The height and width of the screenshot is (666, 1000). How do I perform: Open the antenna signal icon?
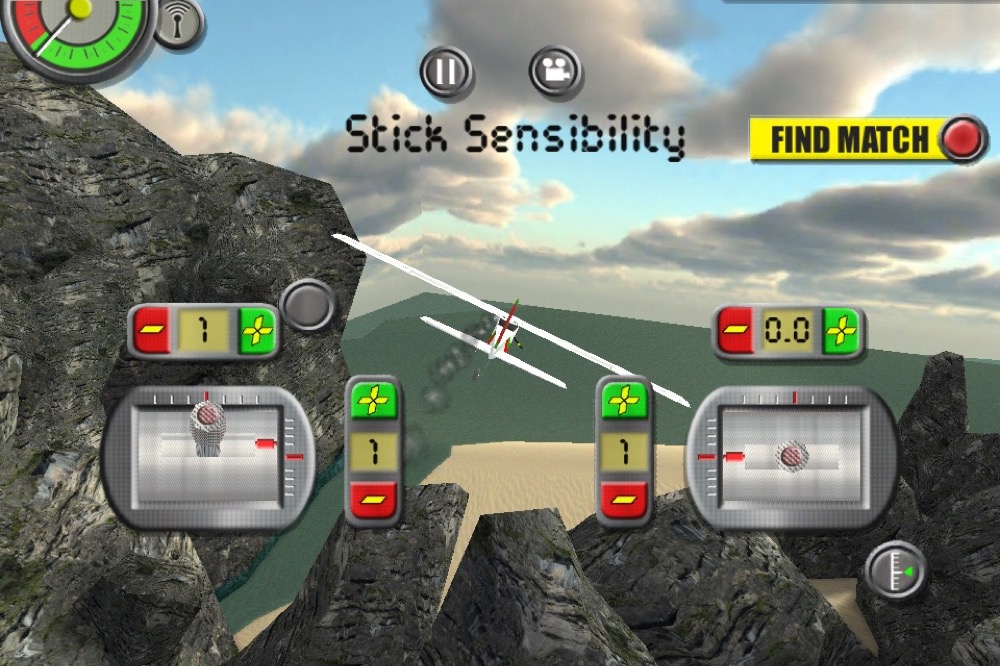(178, 24)
